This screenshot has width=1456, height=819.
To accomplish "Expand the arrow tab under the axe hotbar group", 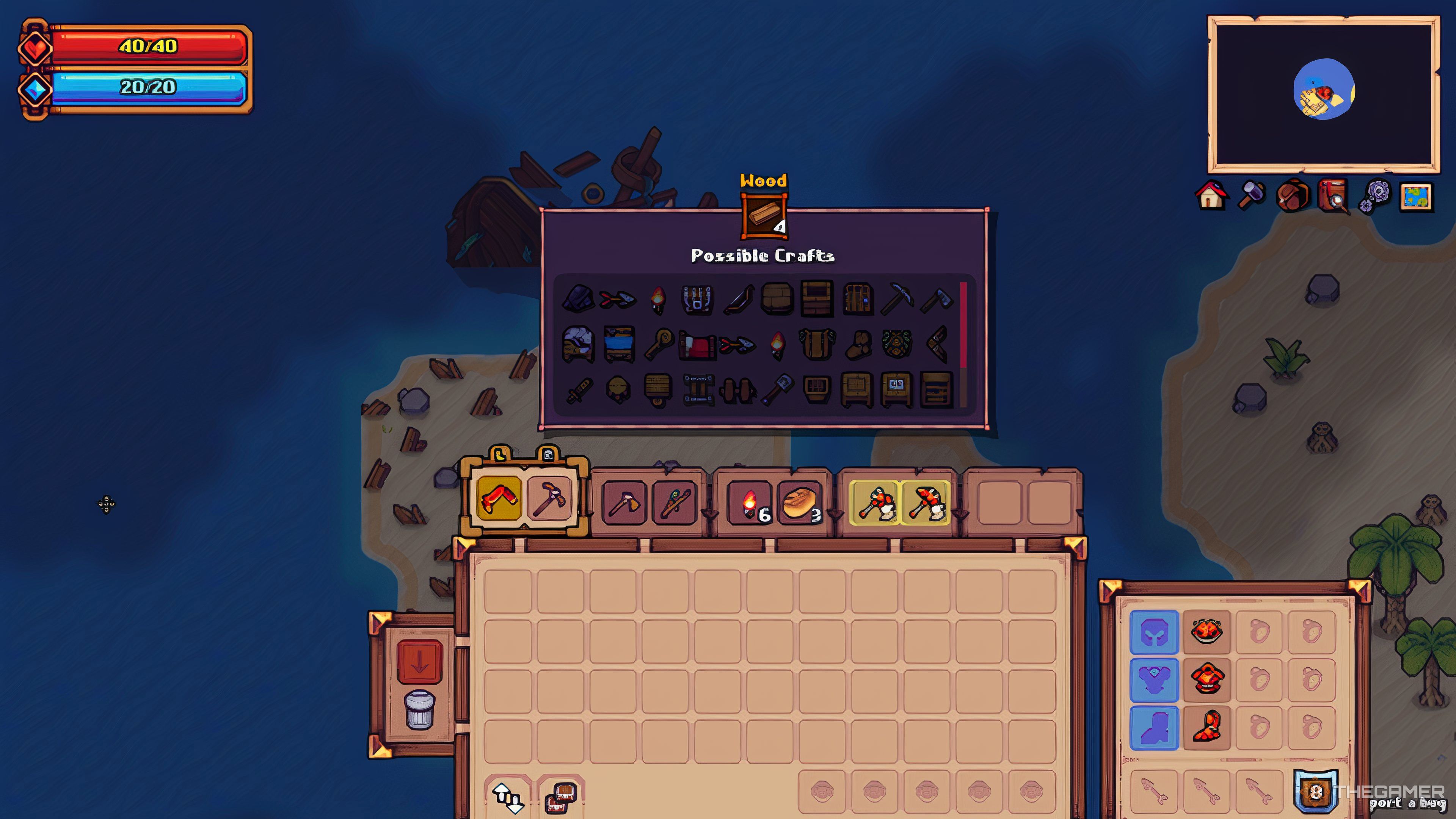I will (710, 515).
